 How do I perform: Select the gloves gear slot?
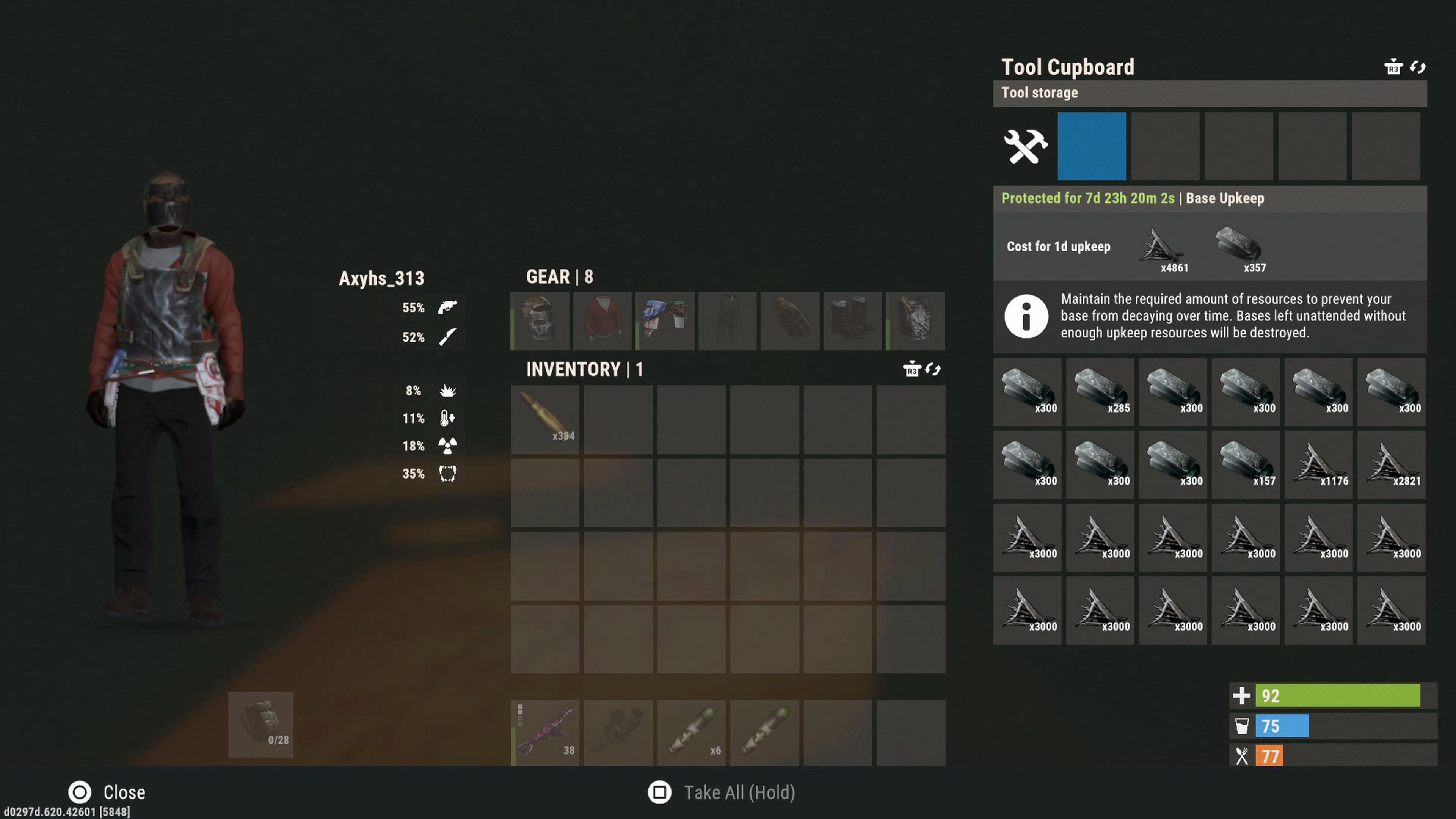click(x=789, y=320)
